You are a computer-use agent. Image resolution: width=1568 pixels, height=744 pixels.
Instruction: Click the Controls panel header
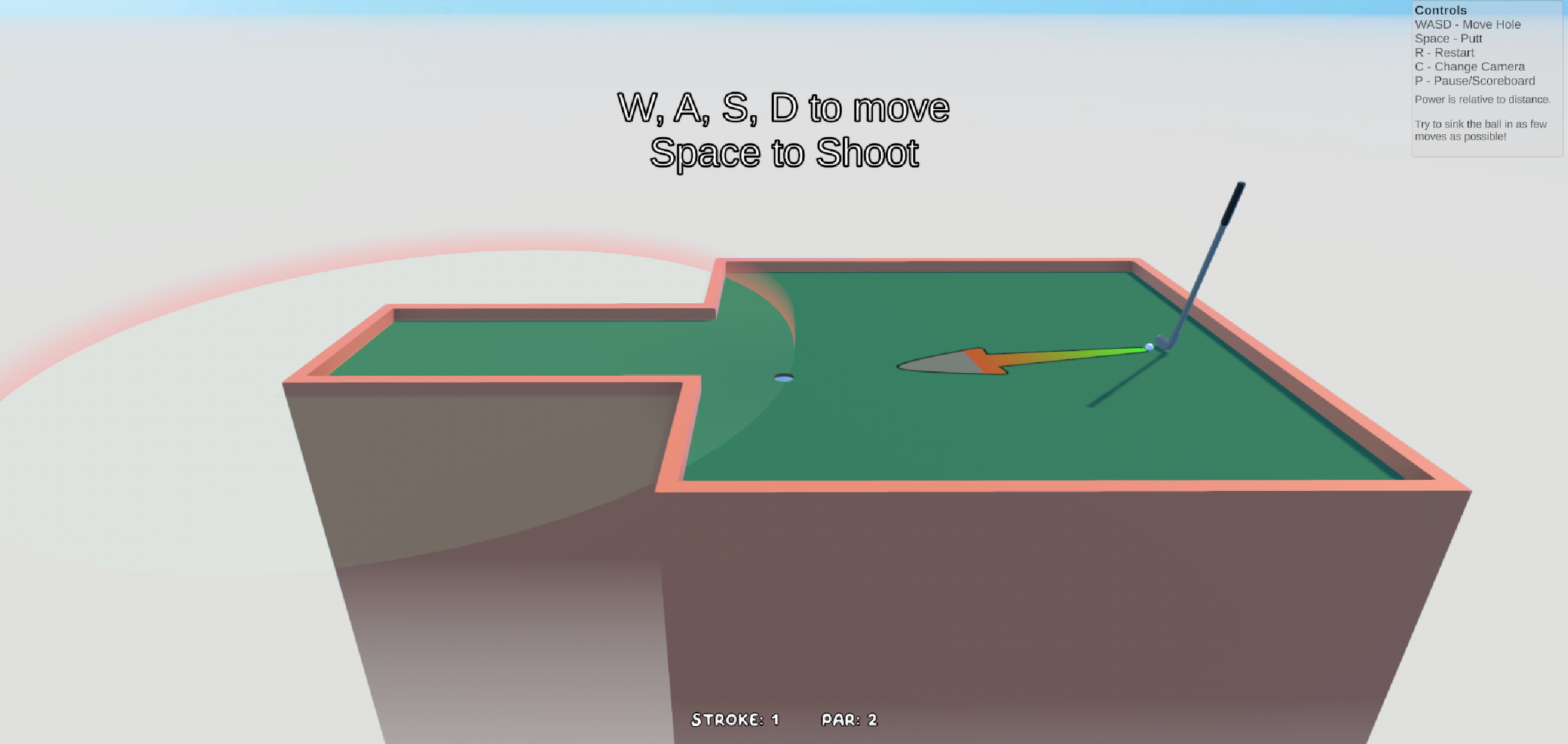[x=1441, y=10]
